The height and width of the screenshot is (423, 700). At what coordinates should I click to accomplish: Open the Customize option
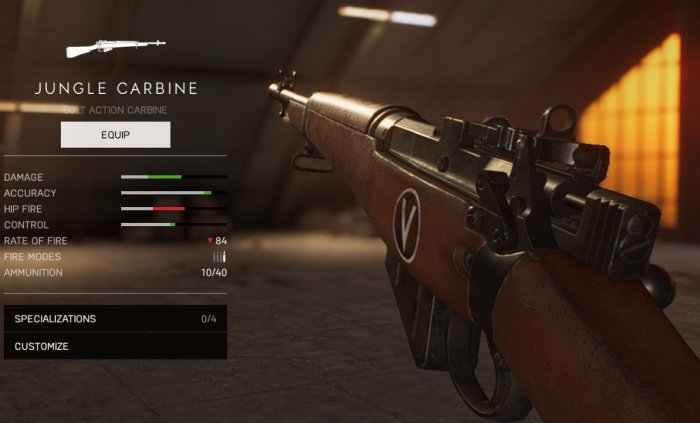pos(114,346)
